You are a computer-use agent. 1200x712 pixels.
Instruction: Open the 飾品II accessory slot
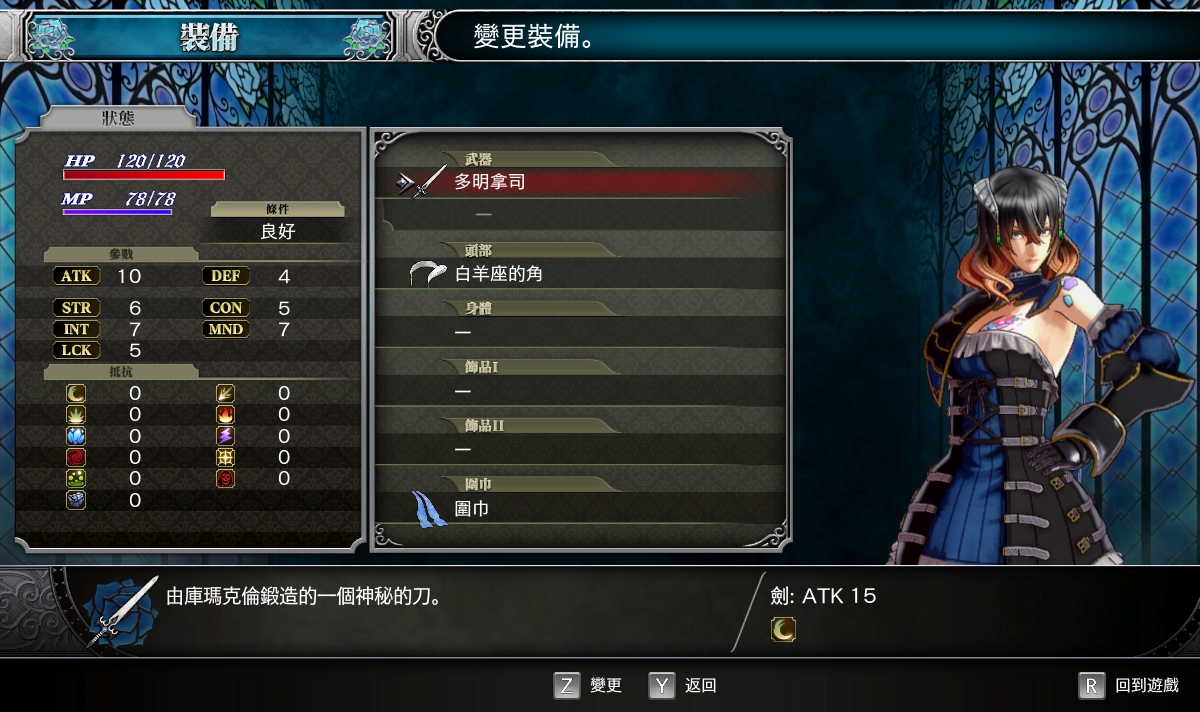(x=580, y=449)
